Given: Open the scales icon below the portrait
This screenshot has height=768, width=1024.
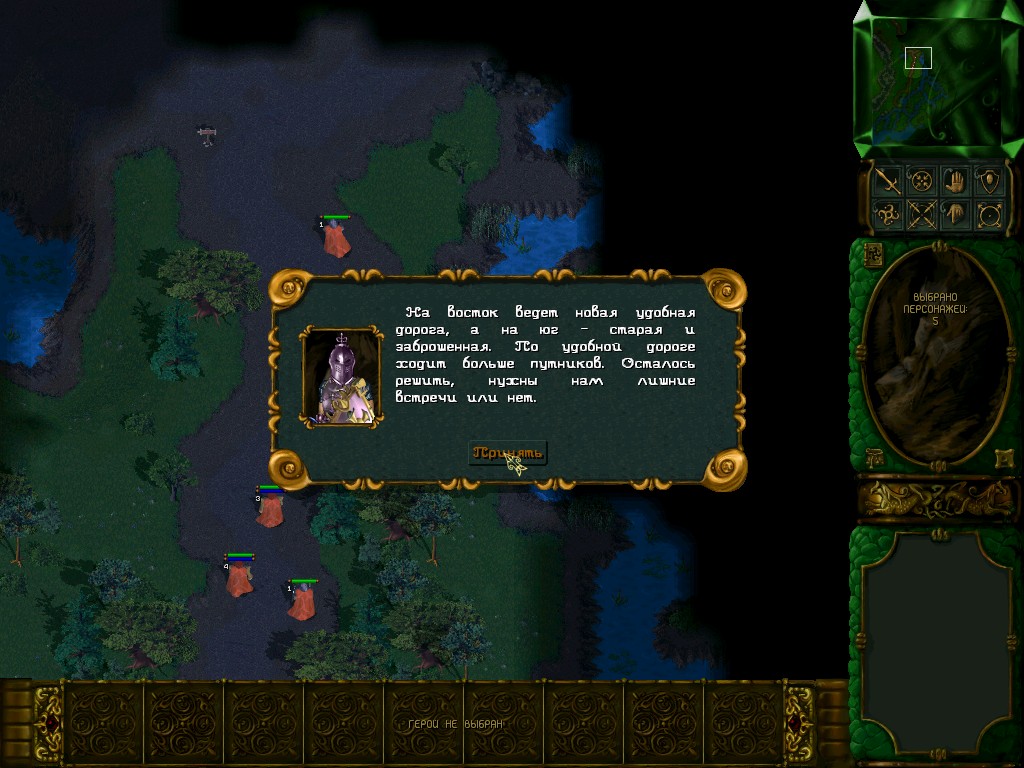Looking at the screenshot, I should pyautogui.click(x=872, y=457).
